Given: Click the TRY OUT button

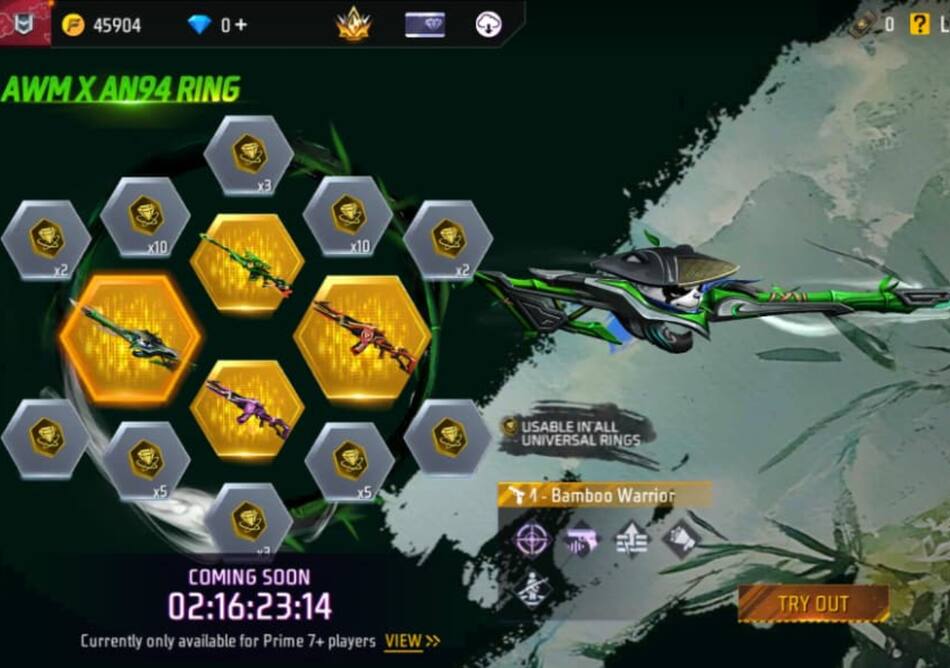Looking at the screenshot, I should pyautogui.click(x=812, y=603).
